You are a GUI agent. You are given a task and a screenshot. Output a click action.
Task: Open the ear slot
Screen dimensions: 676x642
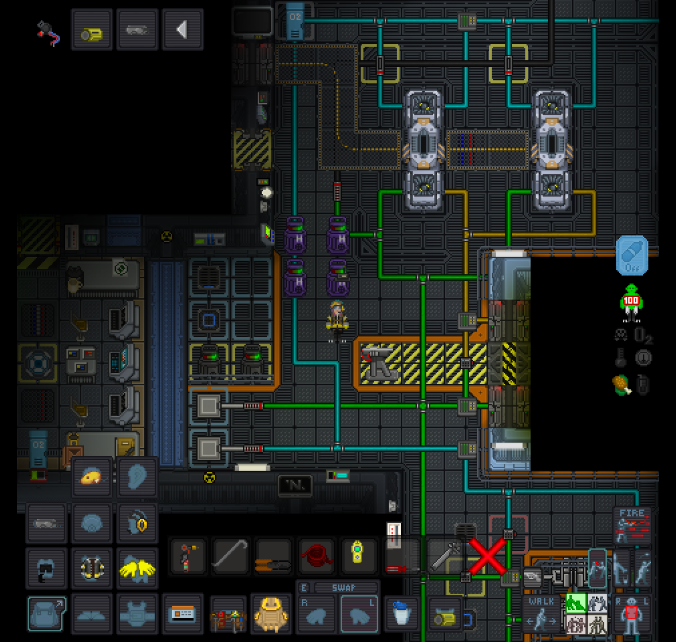[x=137, y=478]
